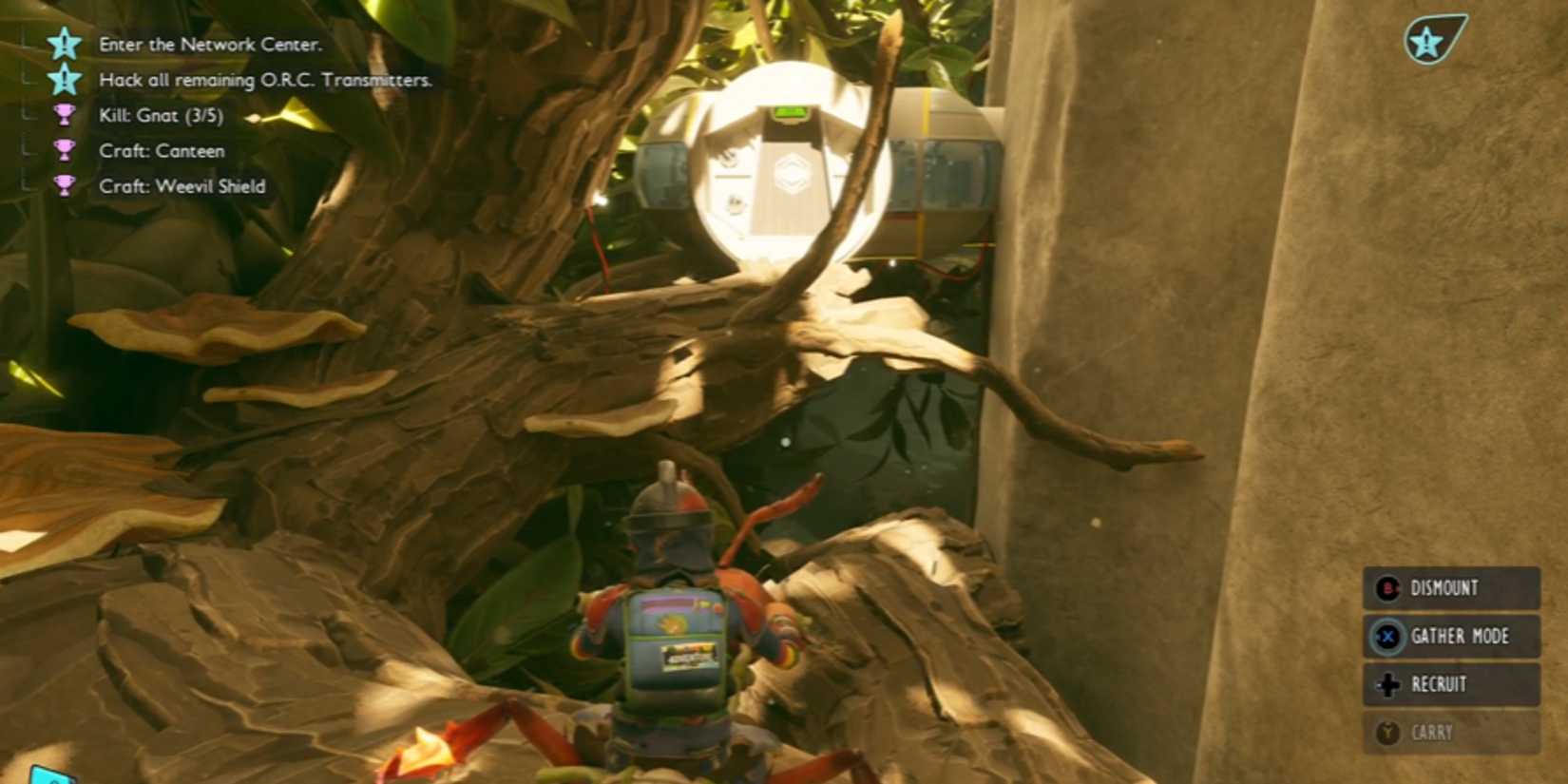Screen dimensions: 1568x784
Task: Check off the Craft: Canteen tracker bracket
Action: click(26, 151)
